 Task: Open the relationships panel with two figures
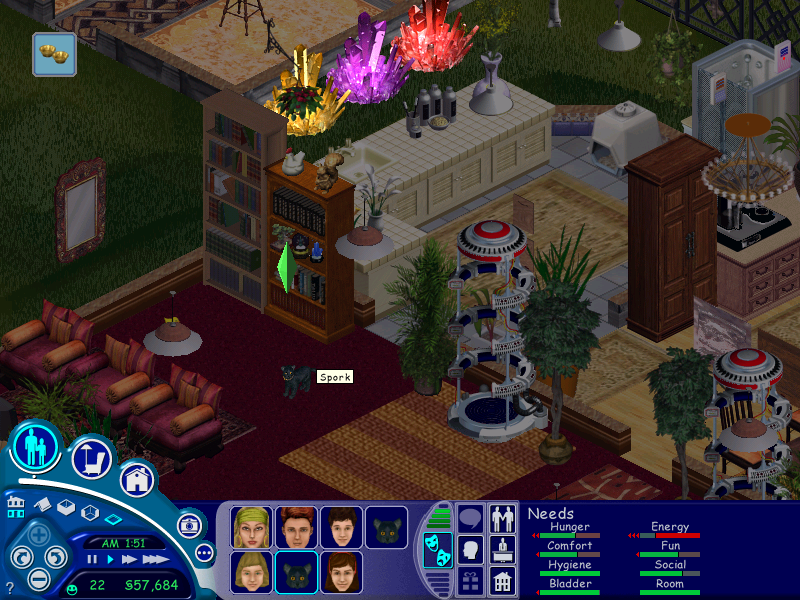coord(503,518)
